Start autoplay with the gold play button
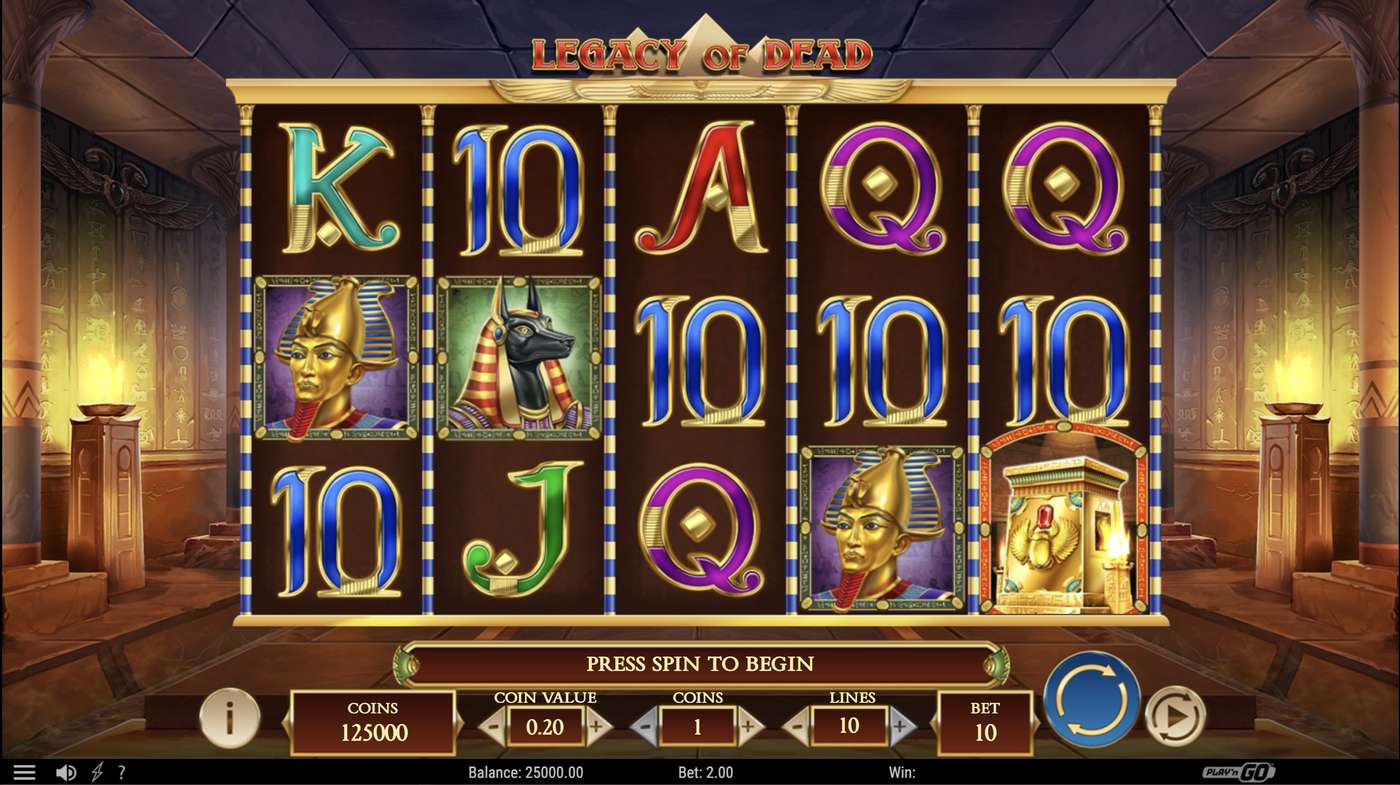Viewport: 1400px width, 785px height. tap(1174, 716)
